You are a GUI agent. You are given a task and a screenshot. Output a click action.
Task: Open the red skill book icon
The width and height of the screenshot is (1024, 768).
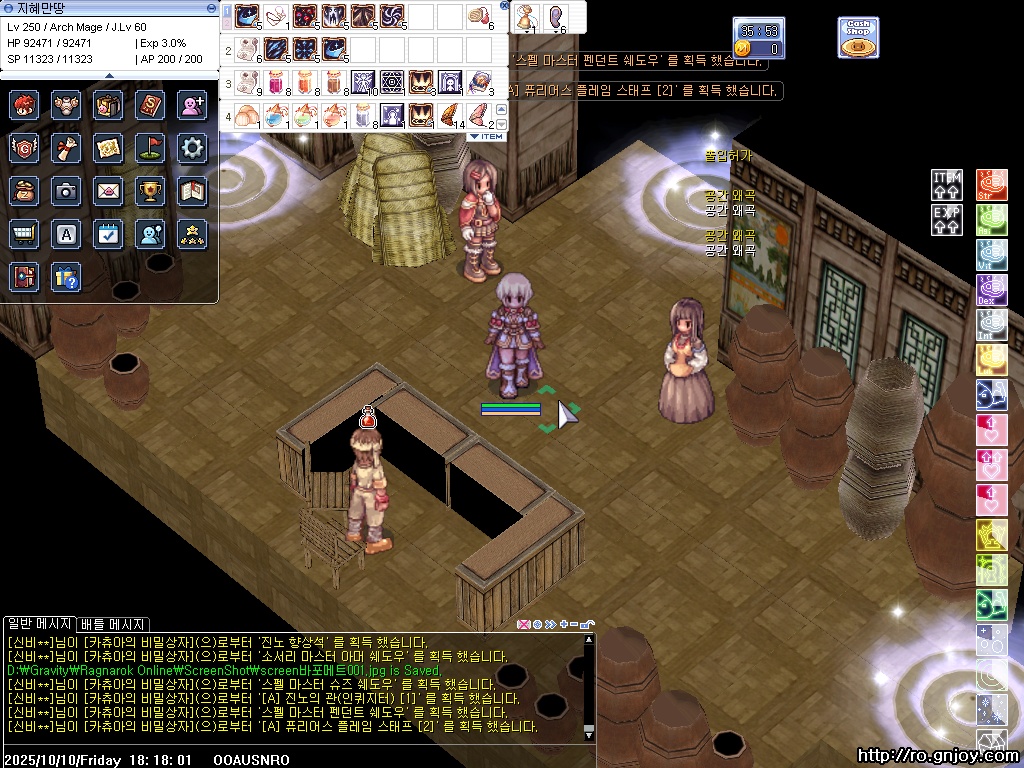150,105
